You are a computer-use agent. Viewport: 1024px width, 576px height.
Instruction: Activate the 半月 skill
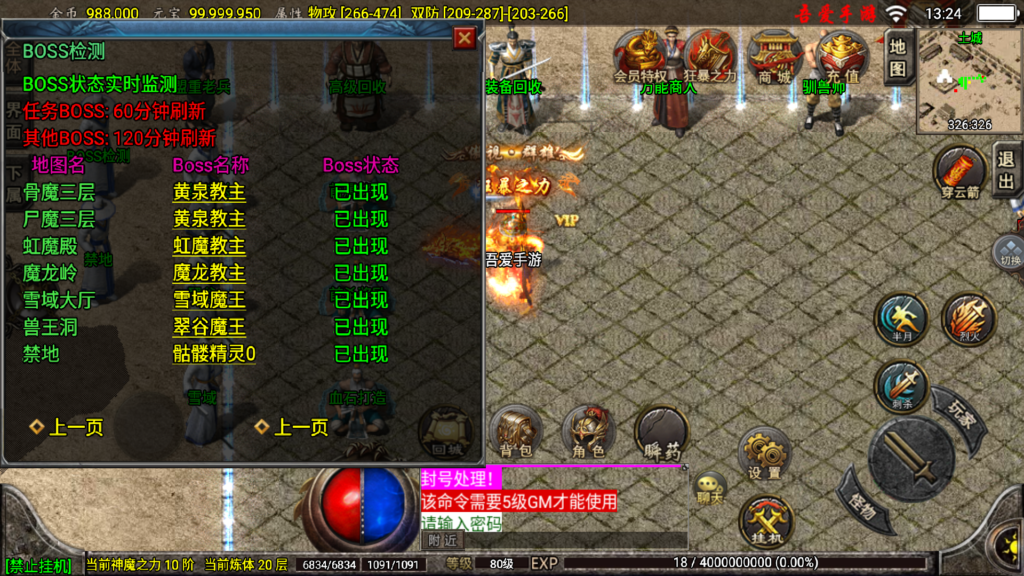click(901, 320)
